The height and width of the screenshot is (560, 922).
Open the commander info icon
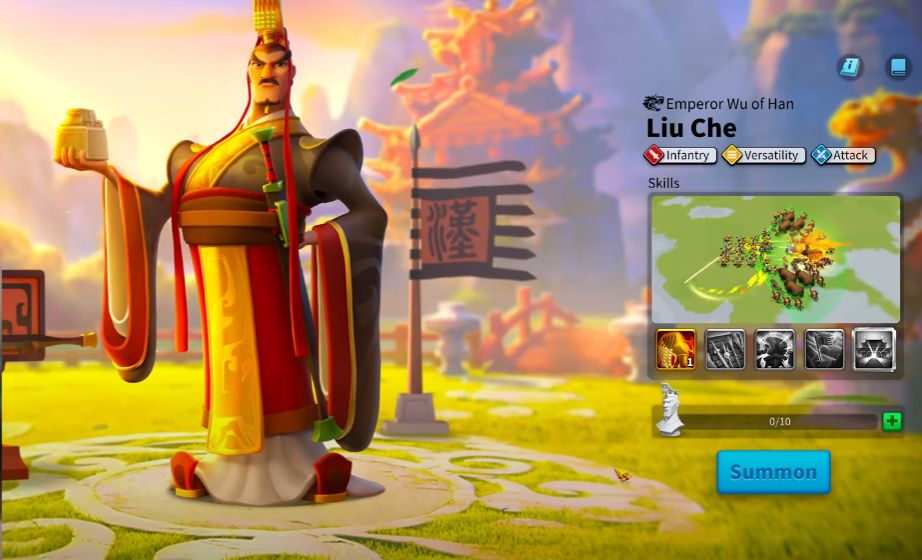(x=850, y=67)
